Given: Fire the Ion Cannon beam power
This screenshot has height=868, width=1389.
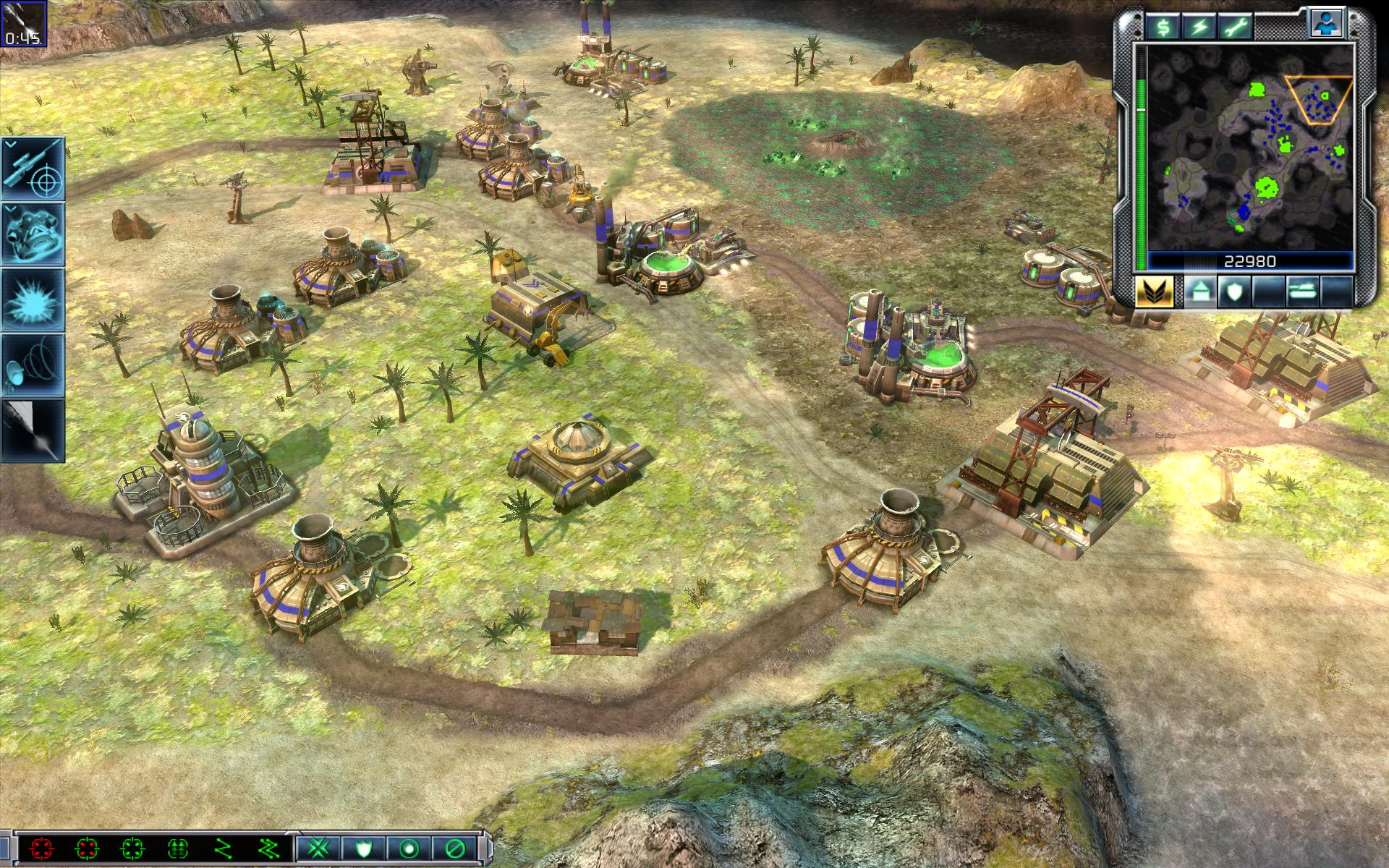Looking at the screenshot, I should pyautogui.click(x=33, y=430).
